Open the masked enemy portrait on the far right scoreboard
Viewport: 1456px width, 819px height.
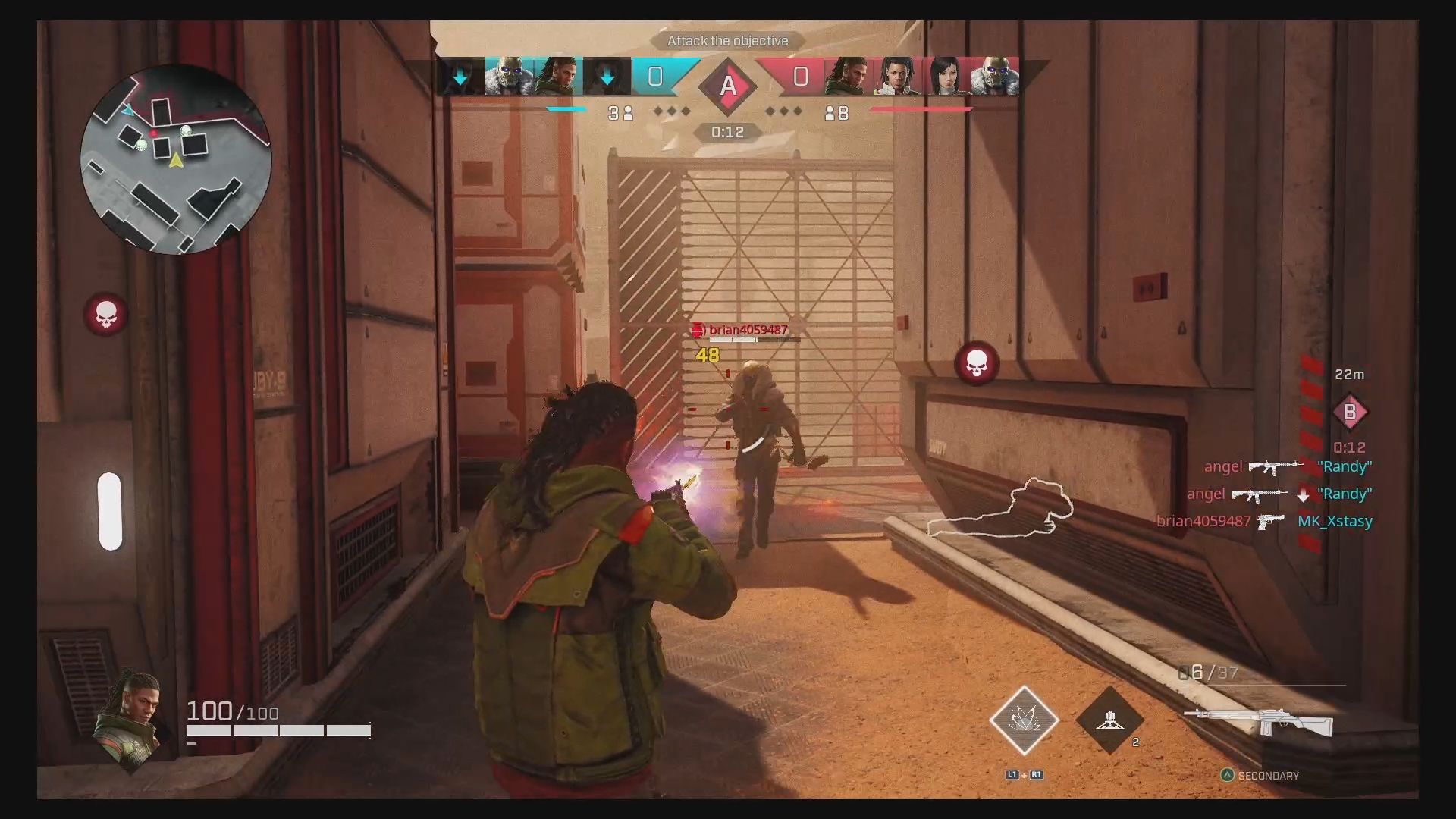point(994,76)
